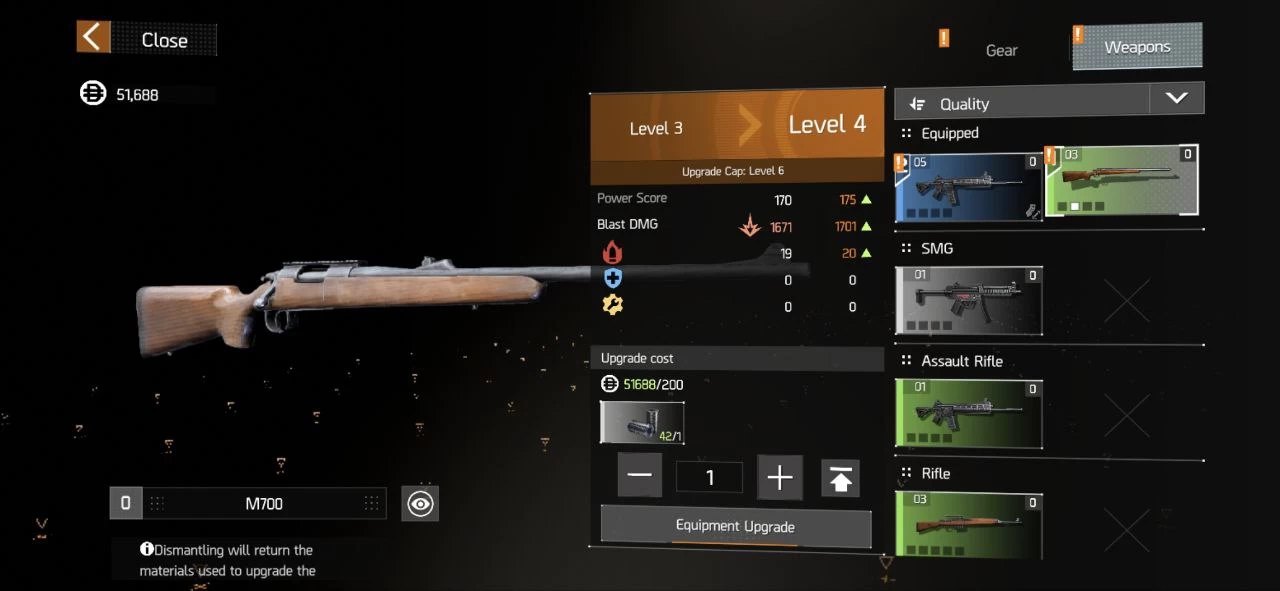The width and height of the screenshot is (1280, 591).
Task: Select the Weapons tab
Action: (1137, 47)
